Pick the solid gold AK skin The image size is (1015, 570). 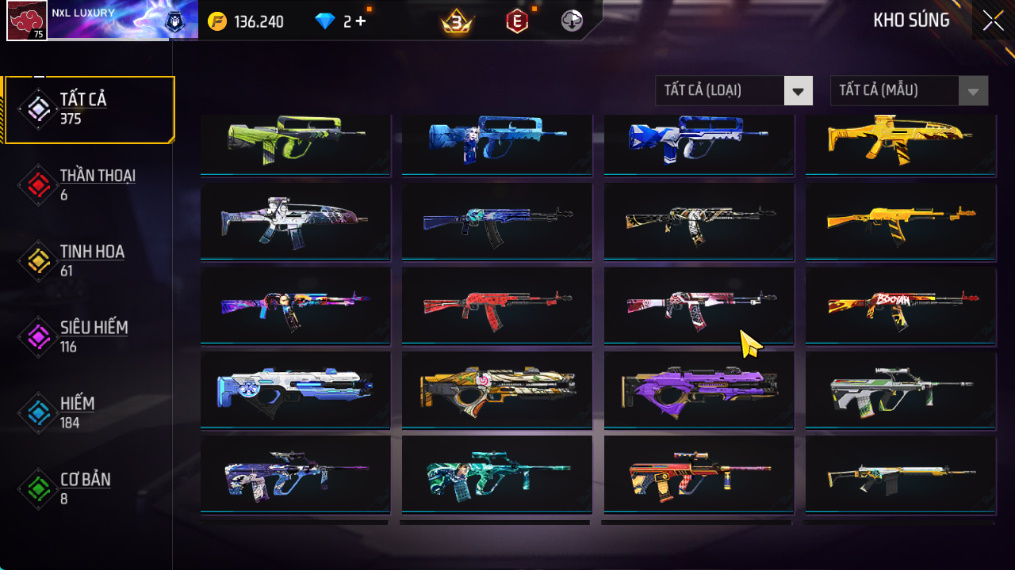click(900, 220)
